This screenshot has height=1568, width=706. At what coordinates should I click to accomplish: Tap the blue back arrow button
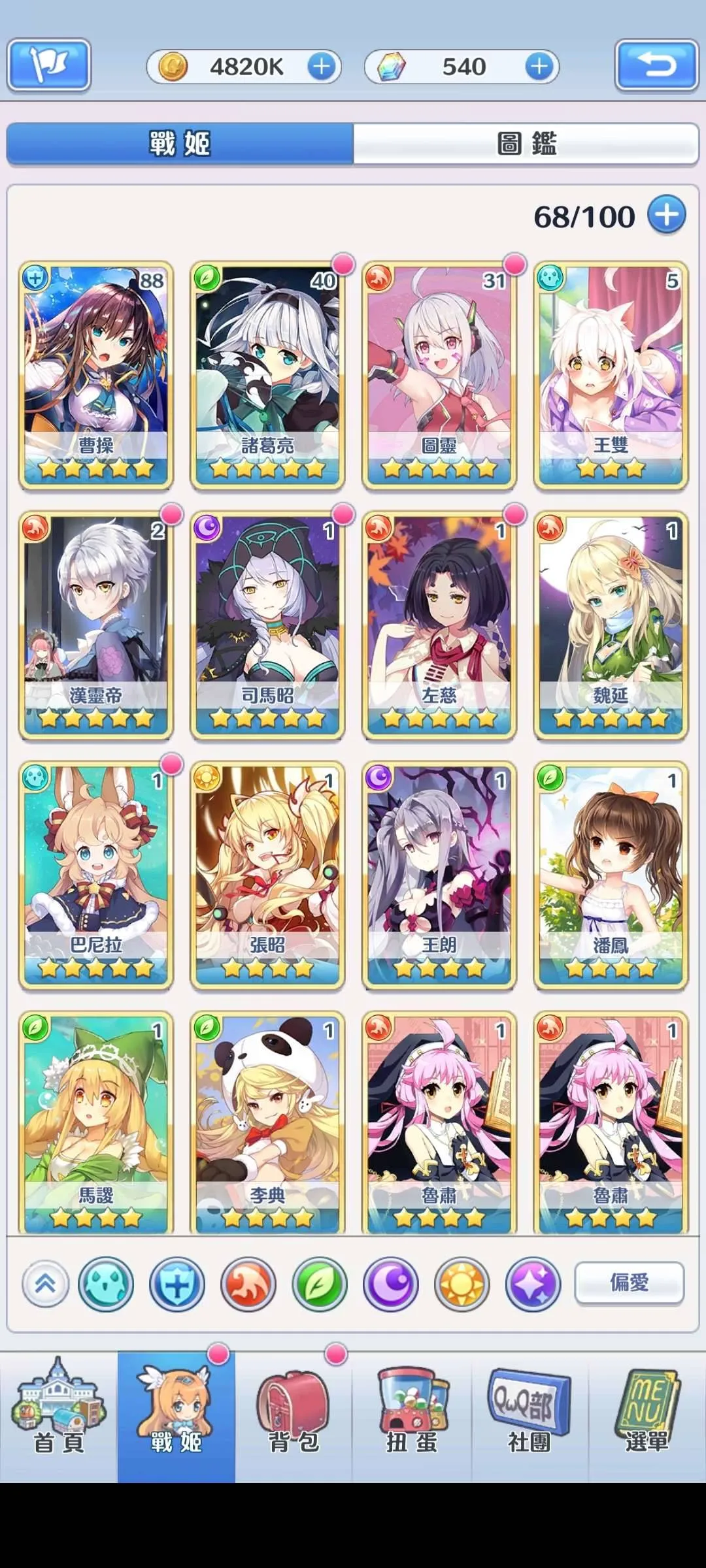(x=656, y=65)
